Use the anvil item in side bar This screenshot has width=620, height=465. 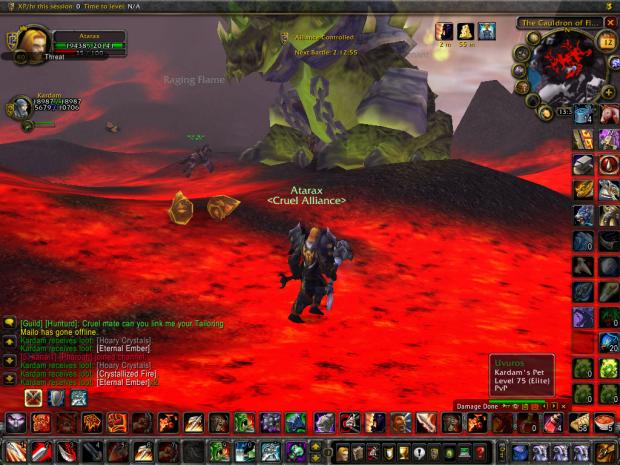click(x=583, y=164)
